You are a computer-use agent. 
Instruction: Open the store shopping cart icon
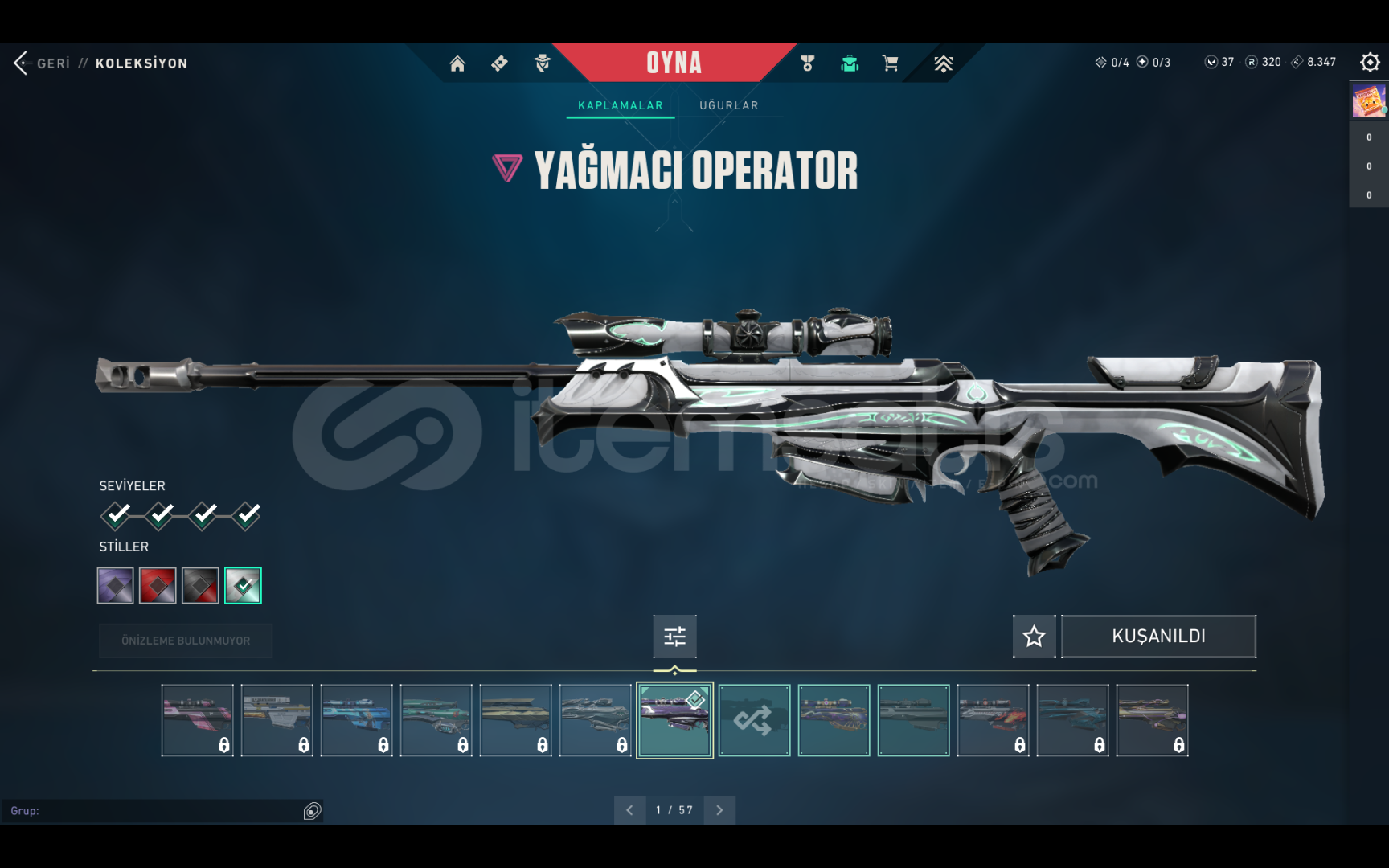pos(890,63)
